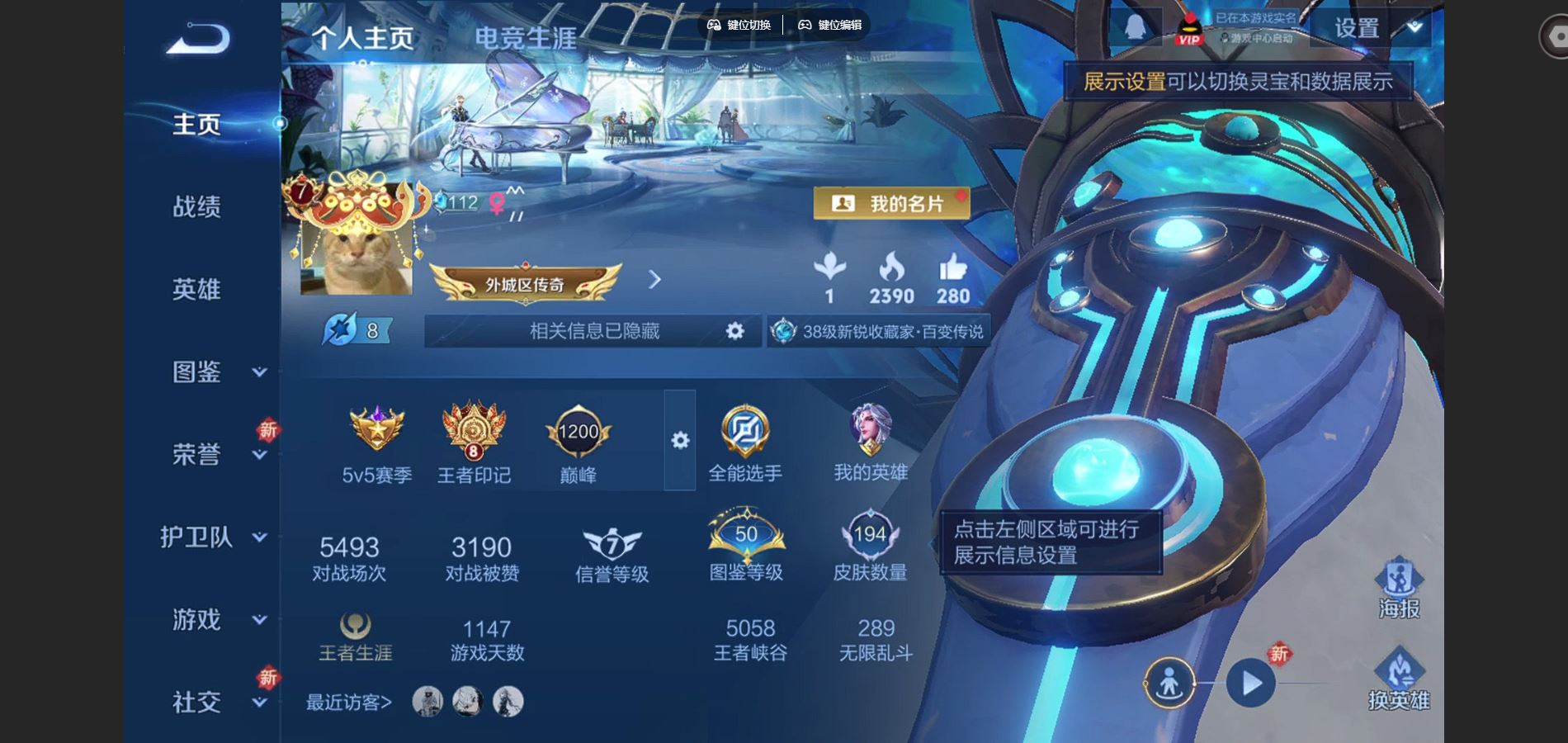Click the gear icon beside the badge row

pos(679,442)
